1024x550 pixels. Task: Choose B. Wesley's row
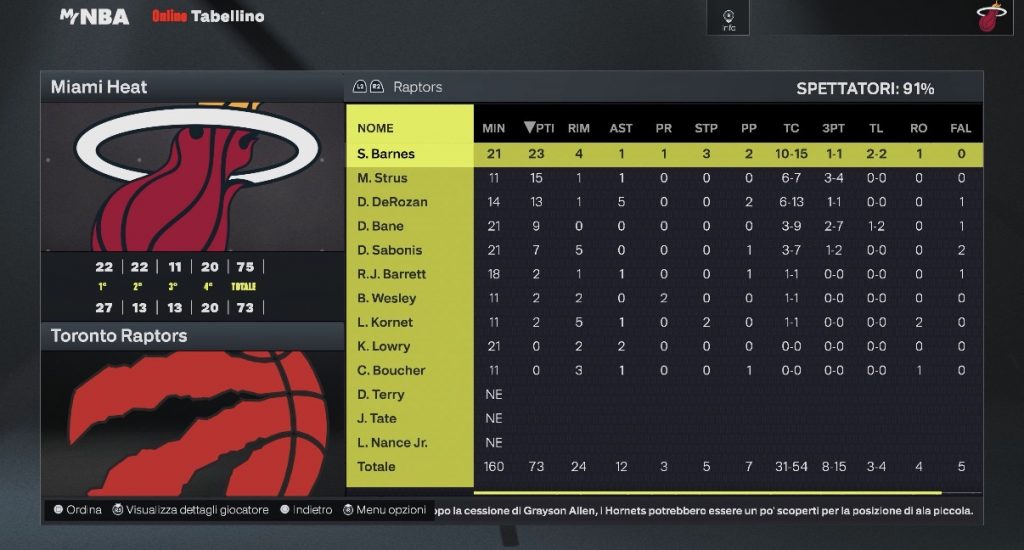386,298
